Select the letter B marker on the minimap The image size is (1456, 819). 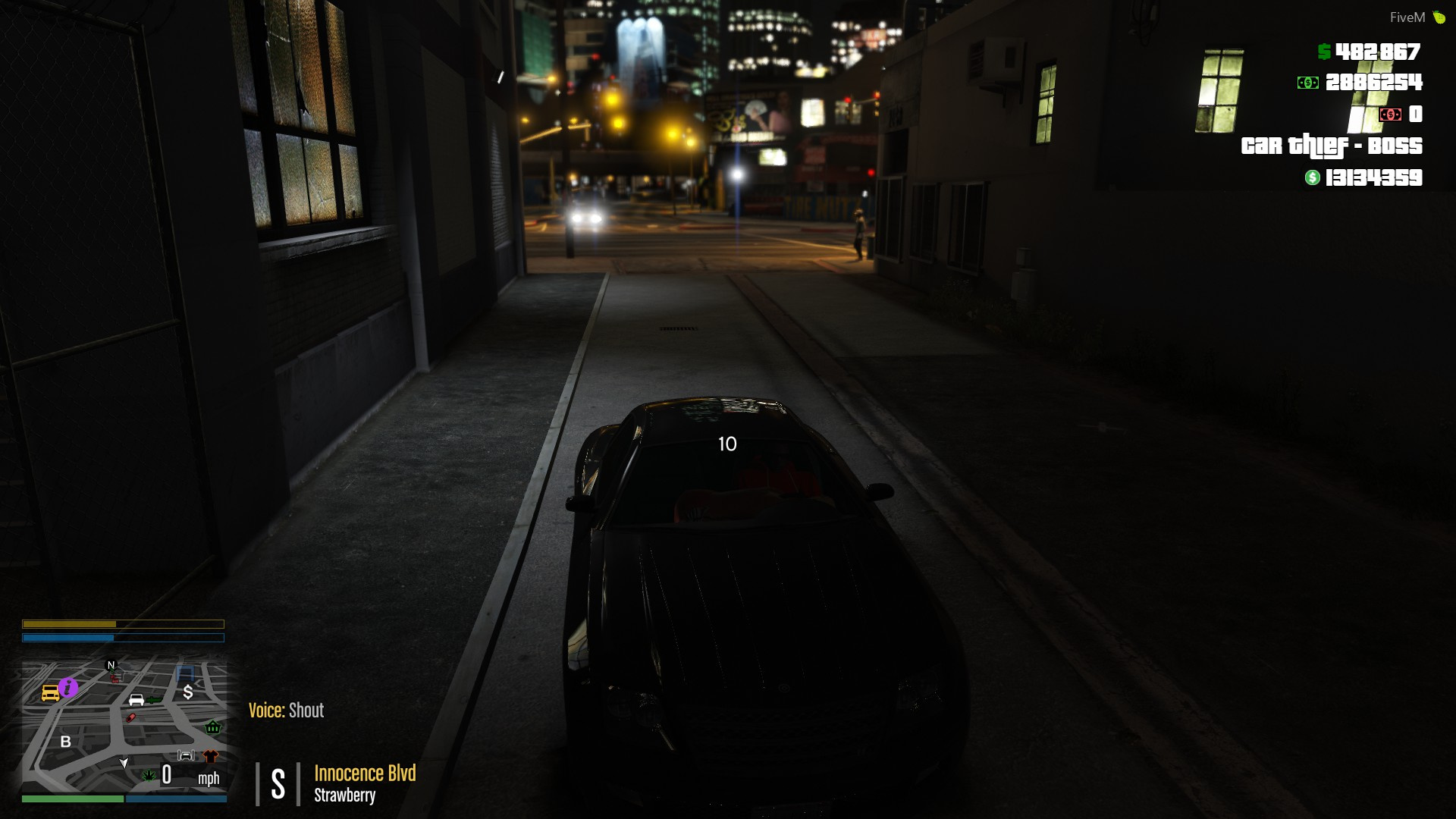point(66,742)
